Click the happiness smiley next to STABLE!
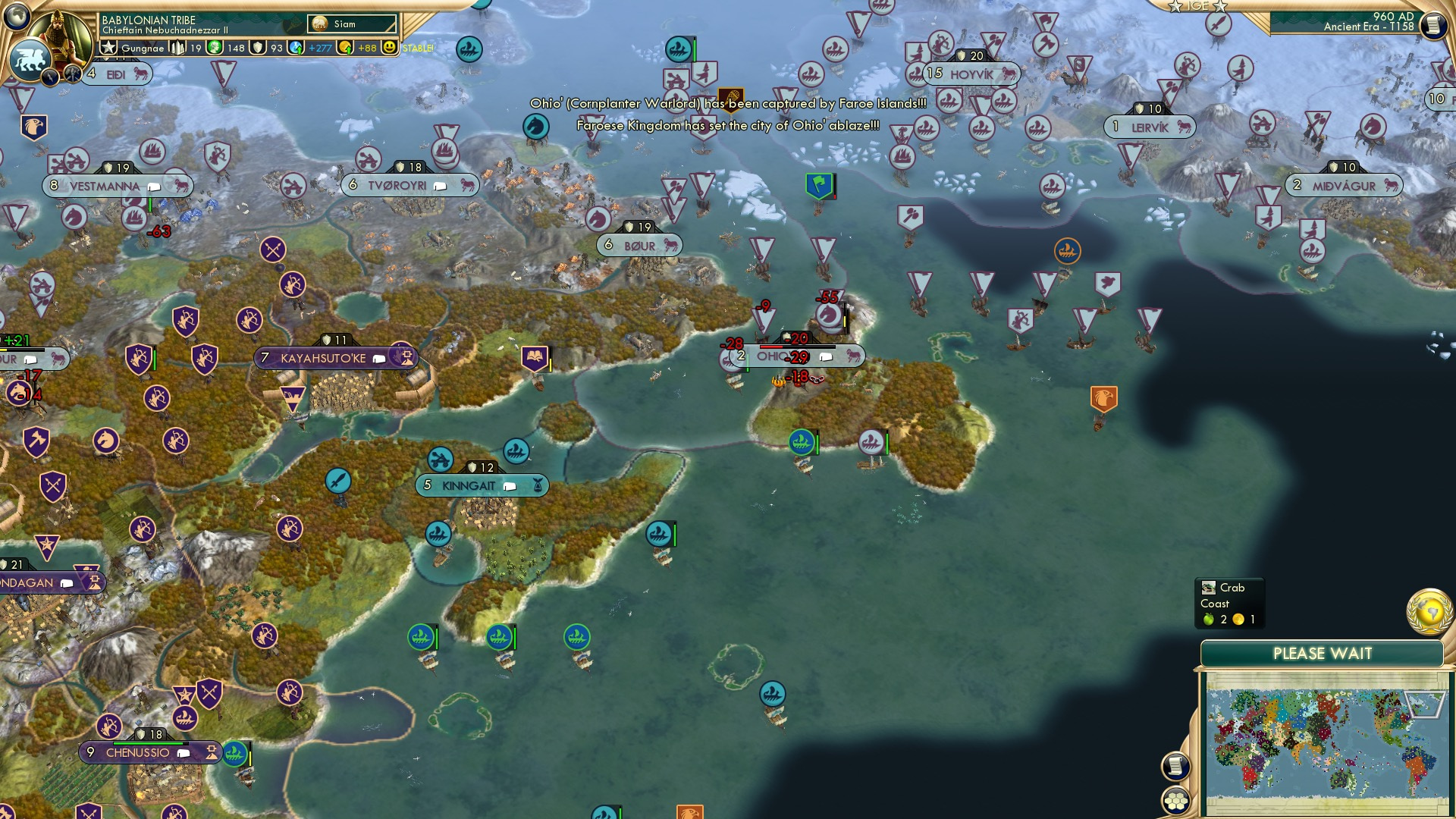The height and width of the screenshot is (819, 1456). coord(389,48)
